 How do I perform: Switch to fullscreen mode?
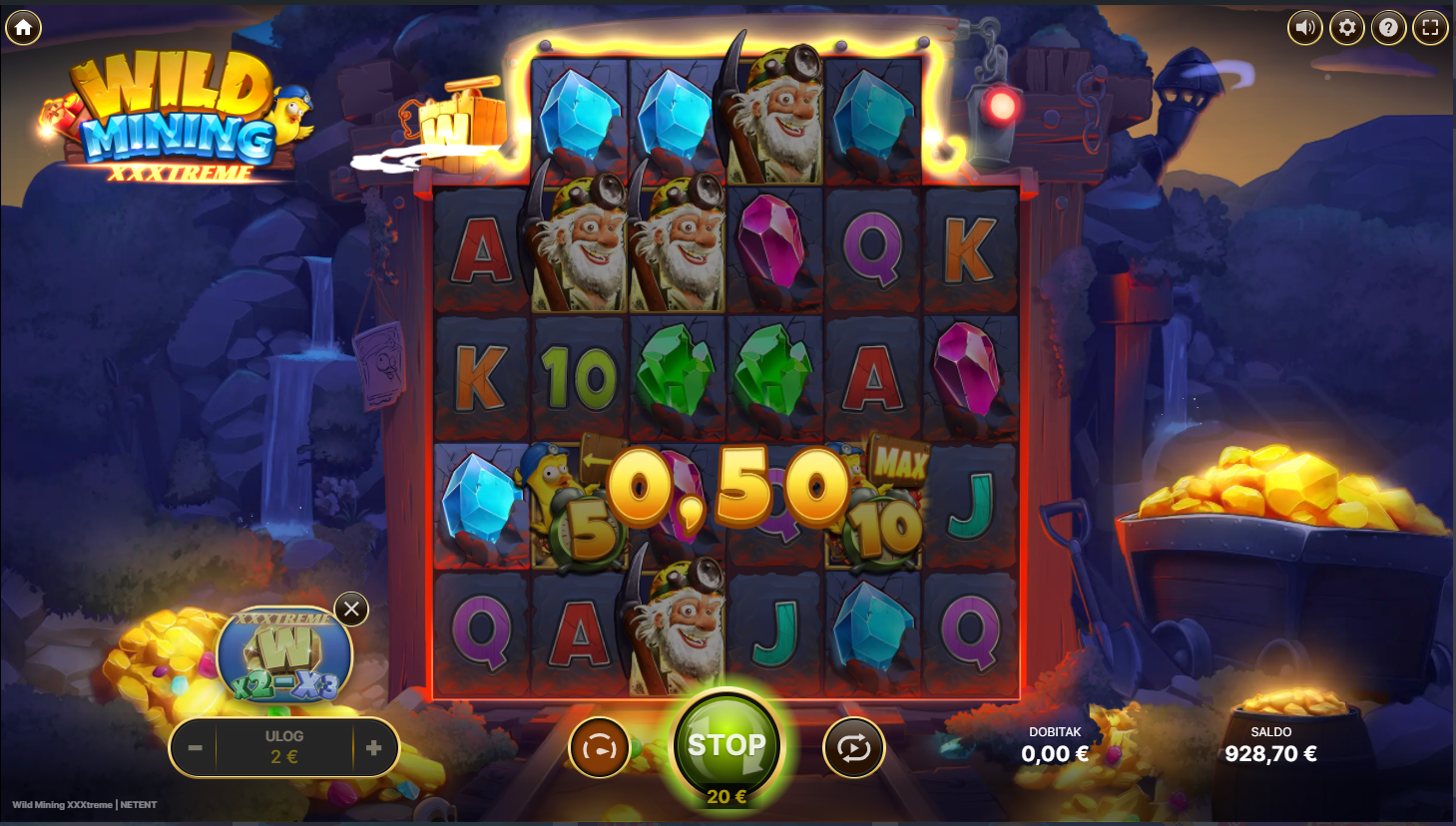(1430, 28)
